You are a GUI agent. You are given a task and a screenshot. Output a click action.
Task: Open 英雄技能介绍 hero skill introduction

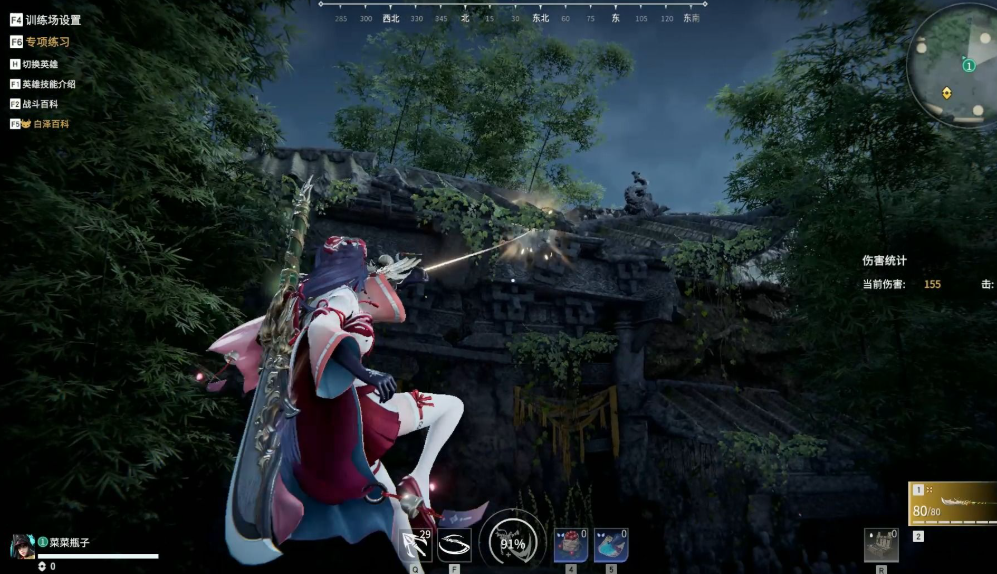48,84
